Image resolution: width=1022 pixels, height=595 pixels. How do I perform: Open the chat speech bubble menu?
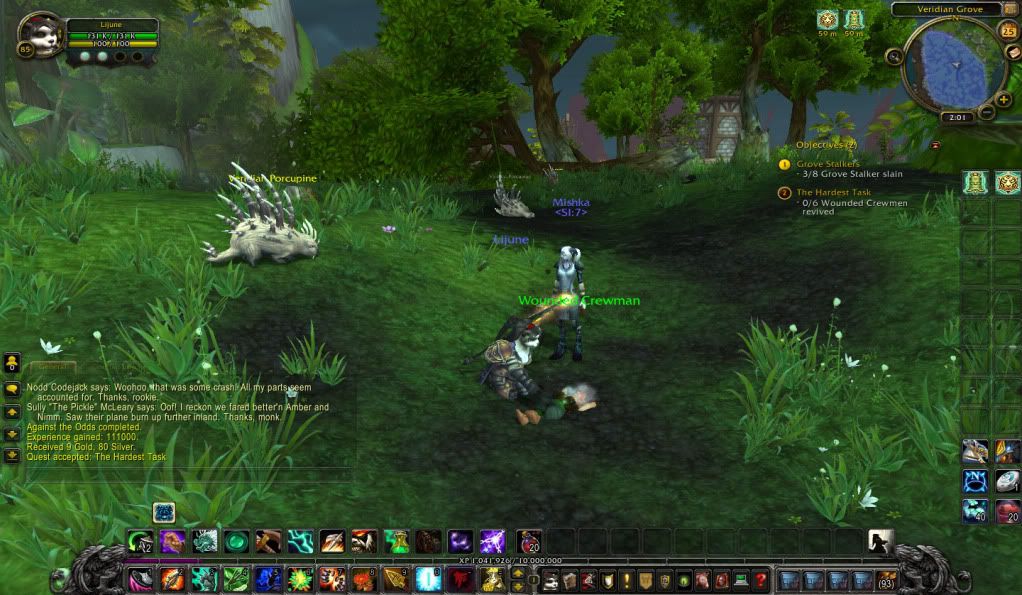pyautogui.click(x=12, y=388)
